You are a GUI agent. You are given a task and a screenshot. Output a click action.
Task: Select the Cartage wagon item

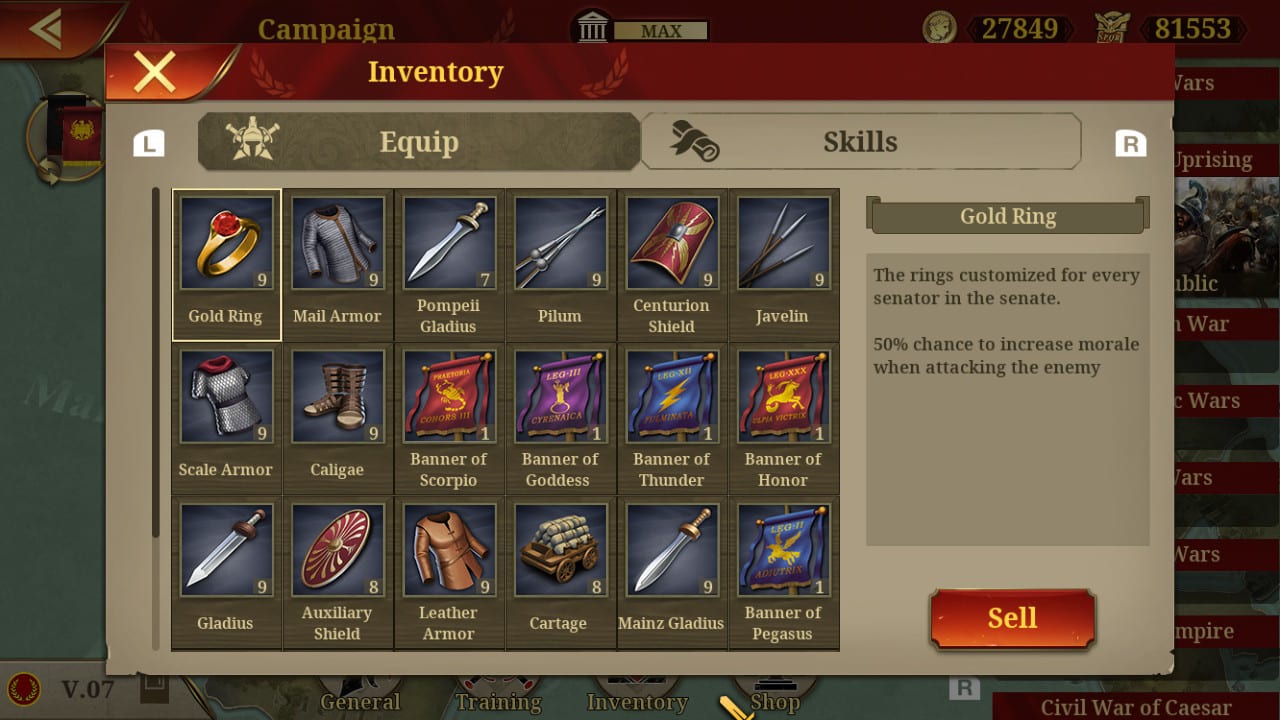pyautogui.click(x=560, y=551)
